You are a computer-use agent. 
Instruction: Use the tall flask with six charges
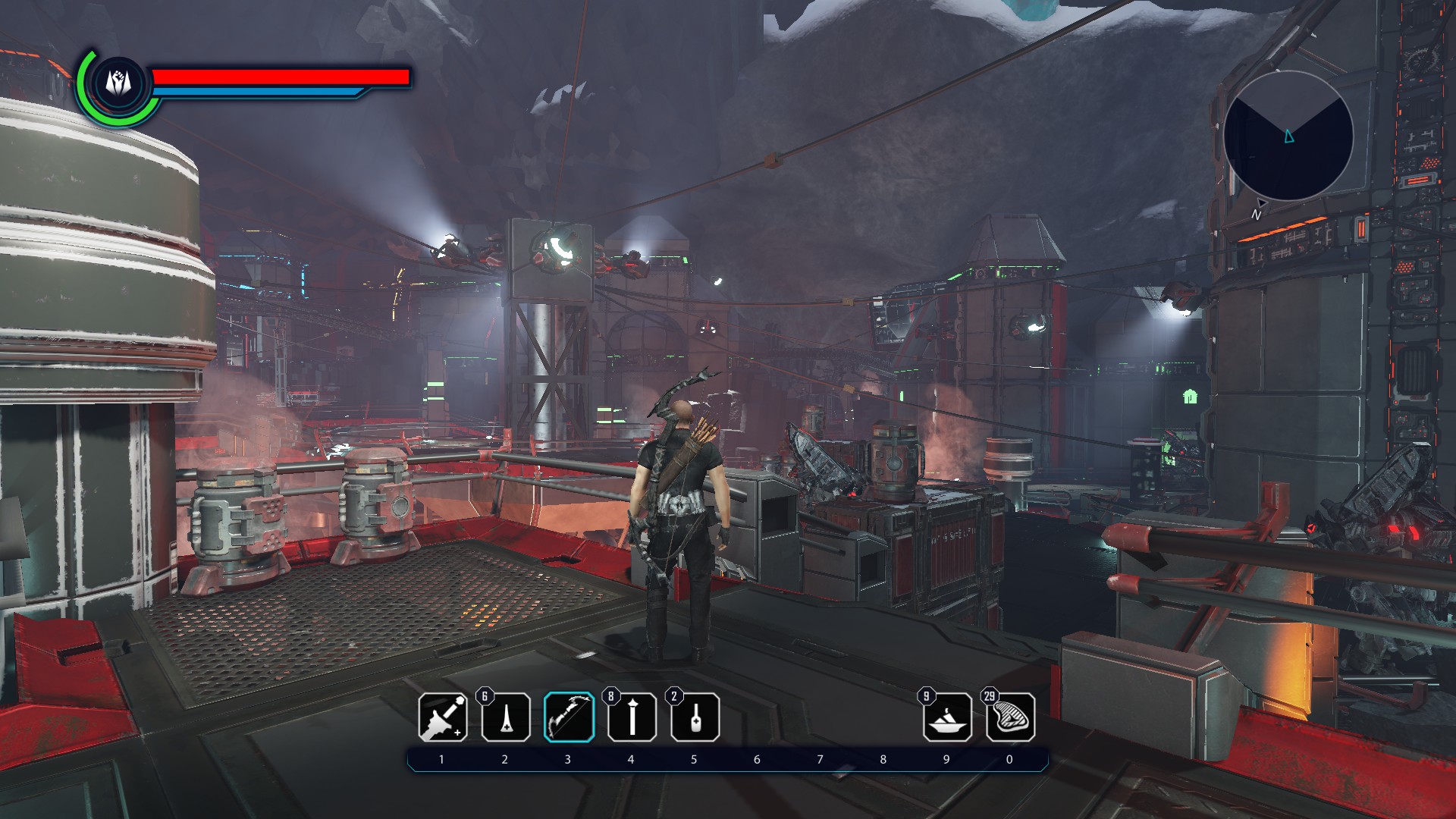click(506, 717)
